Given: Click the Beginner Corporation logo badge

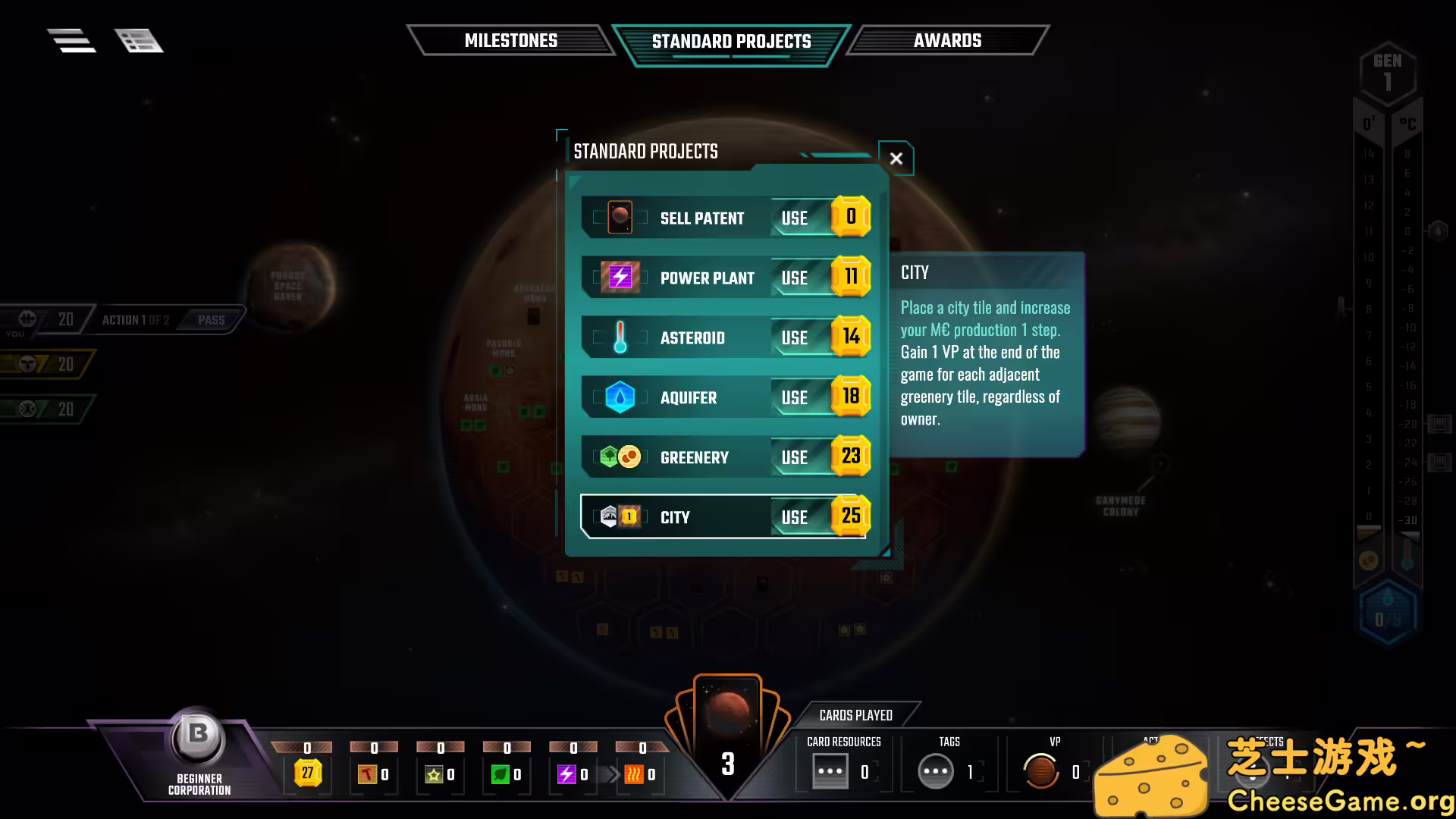Looking at the screenshot, I should (x=196, y=735).
